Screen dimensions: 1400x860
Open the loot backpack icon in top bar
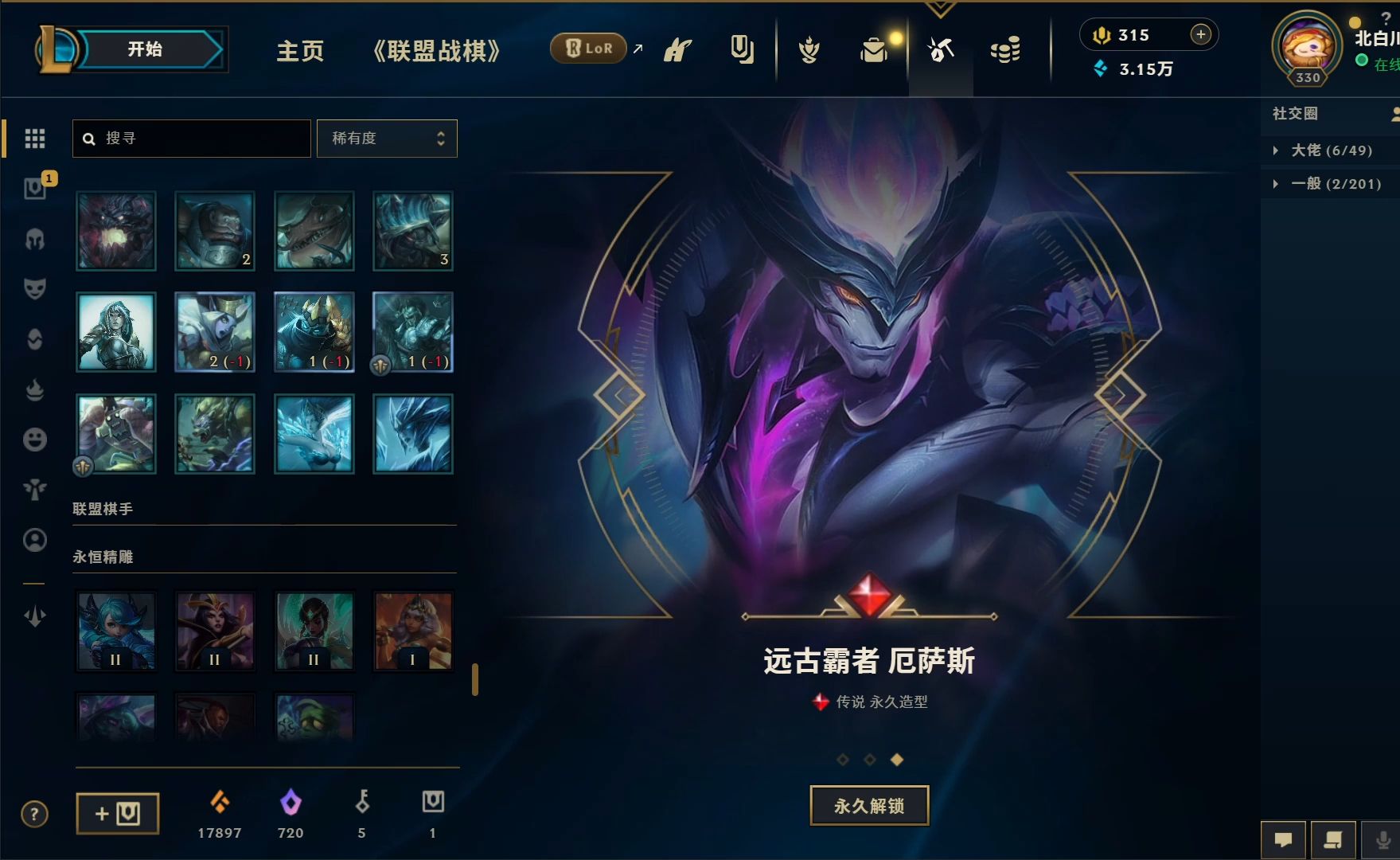[873, 49]
